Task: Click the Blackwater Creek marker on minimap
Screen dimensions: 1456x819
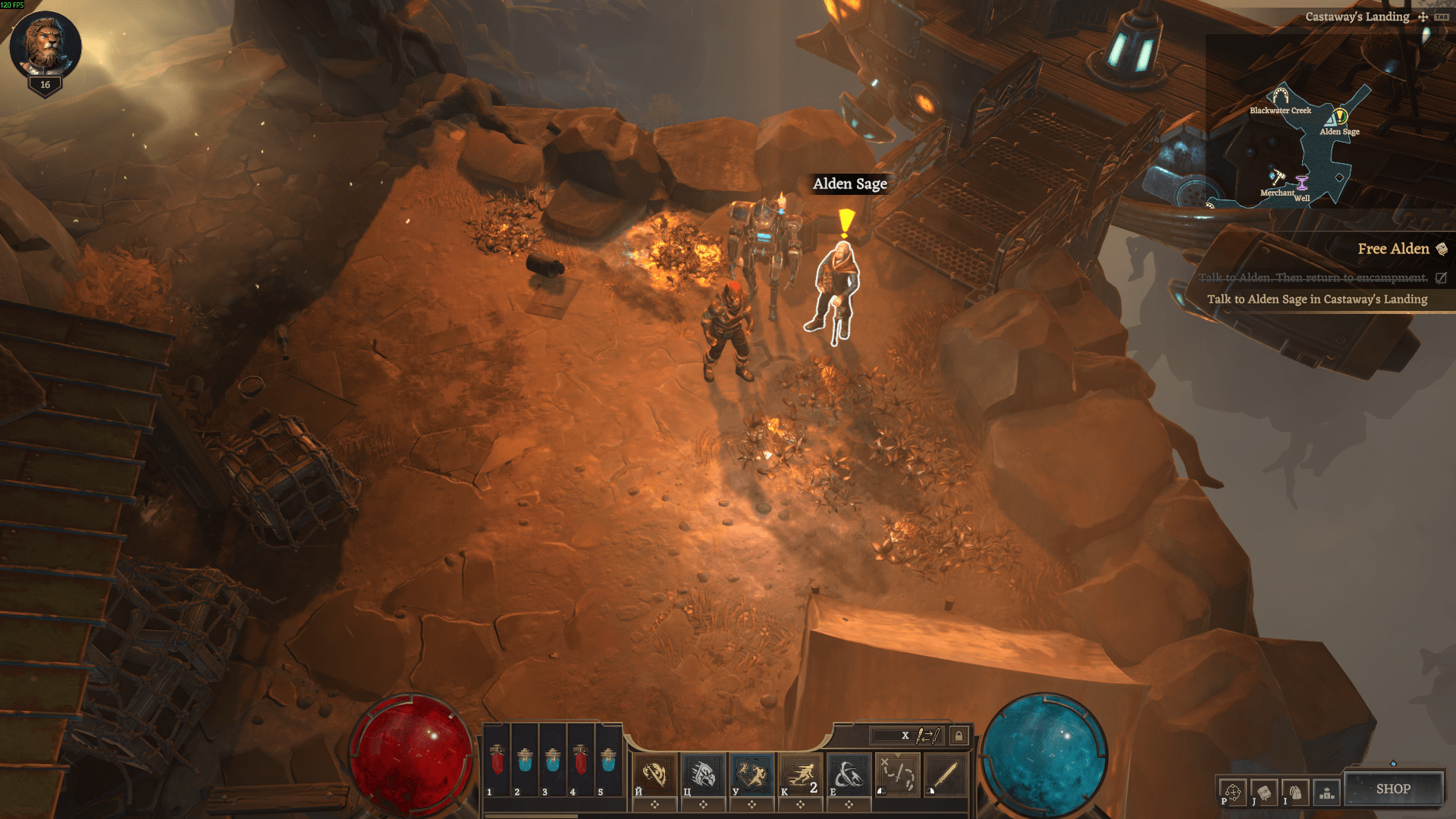Action: coord(1280,96)
